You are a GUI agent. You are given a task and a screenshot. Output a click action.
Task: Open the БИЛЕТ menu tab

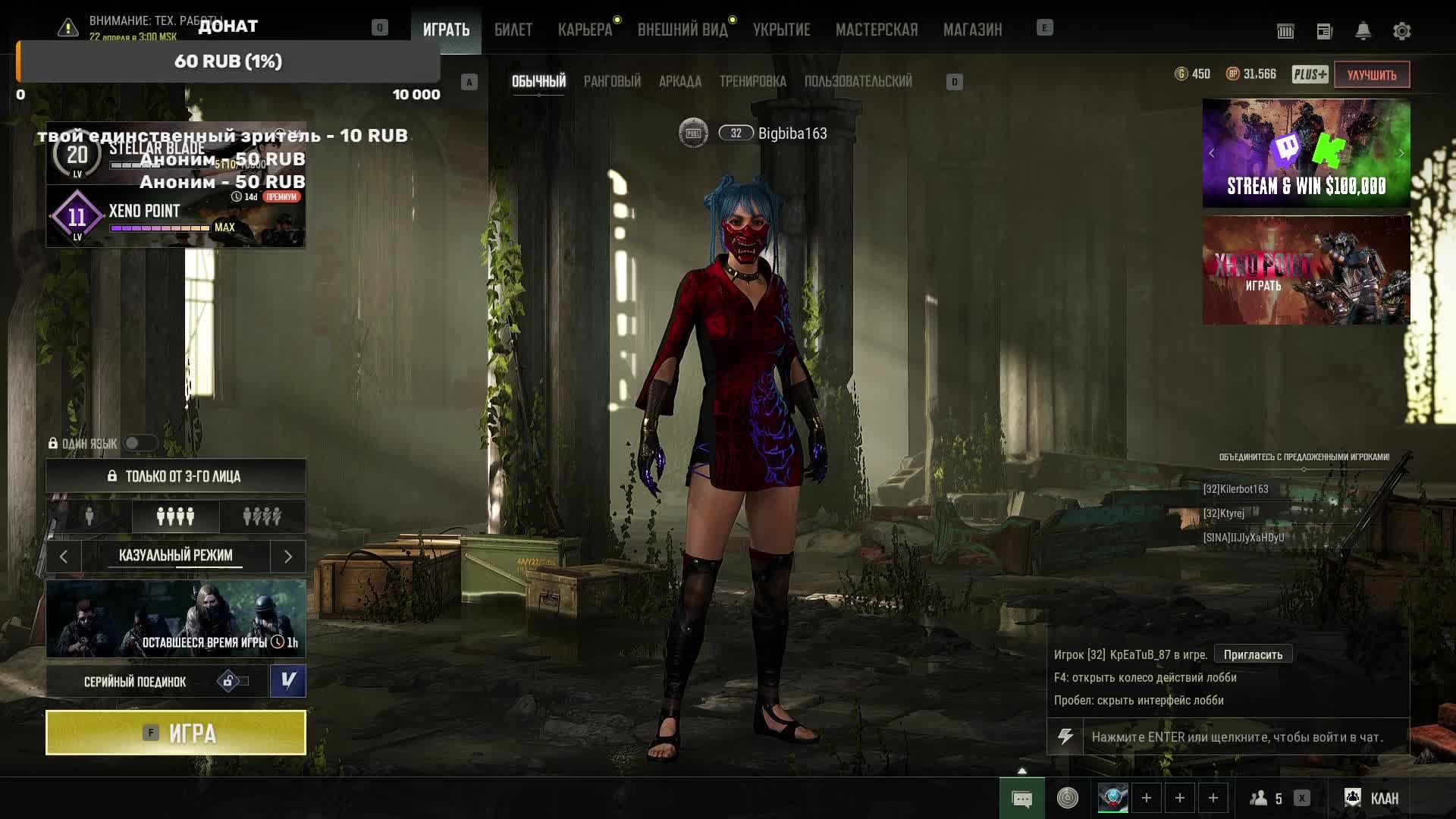click(513, 30)
